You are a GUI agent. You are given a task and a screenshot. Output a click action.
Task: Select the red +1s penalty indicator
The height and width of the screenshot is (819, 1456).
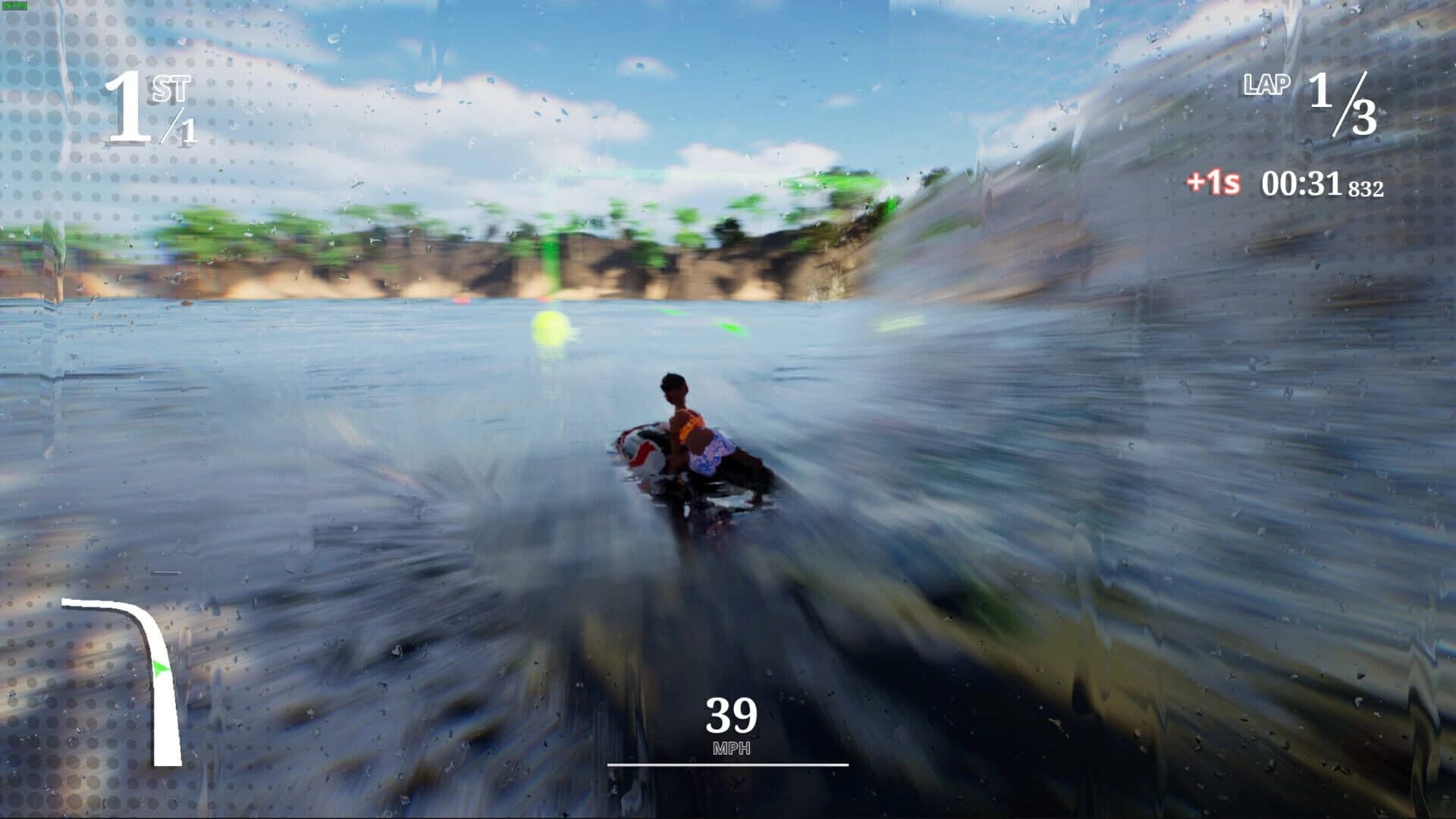click(x=1213, y=182)
